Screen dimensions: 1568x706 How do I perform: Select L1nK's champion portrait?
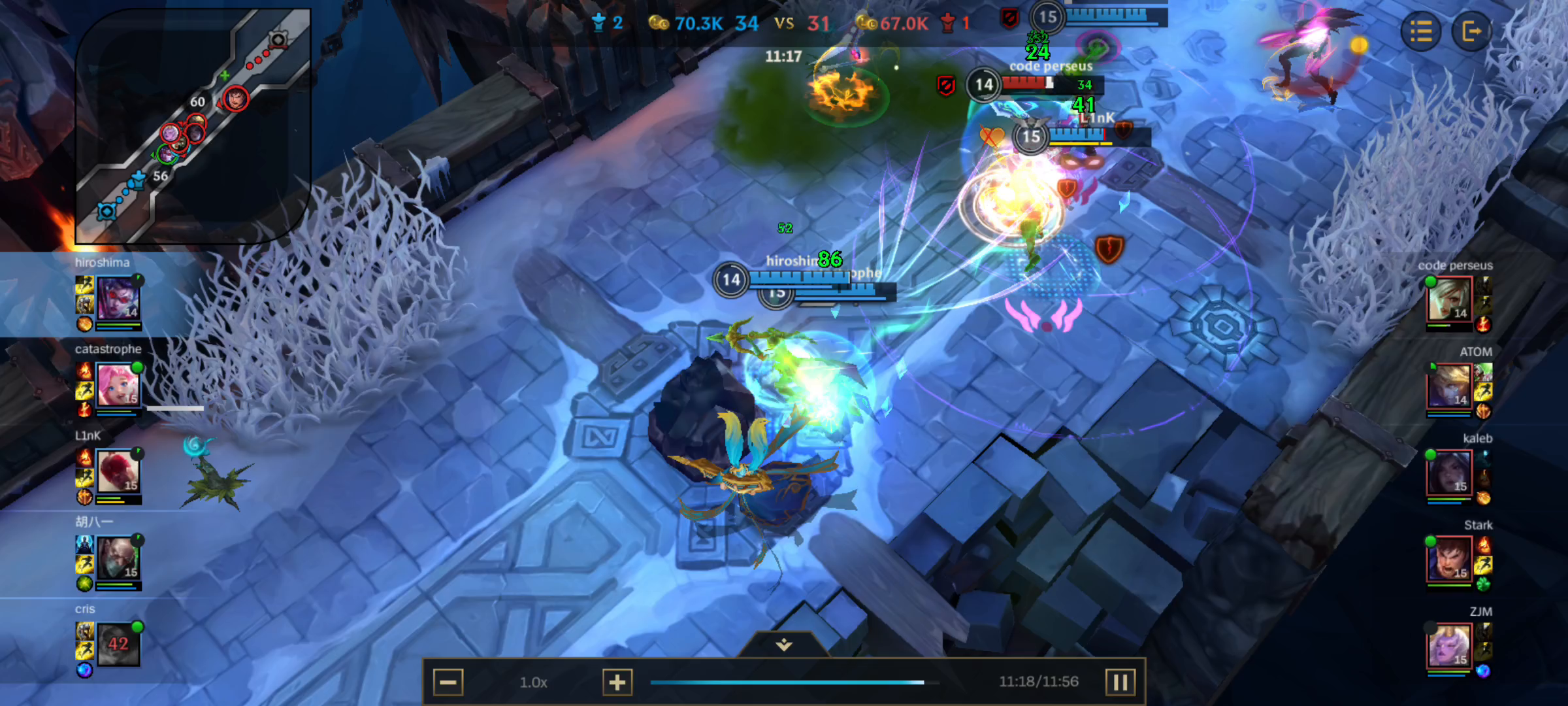click(120, 471)
